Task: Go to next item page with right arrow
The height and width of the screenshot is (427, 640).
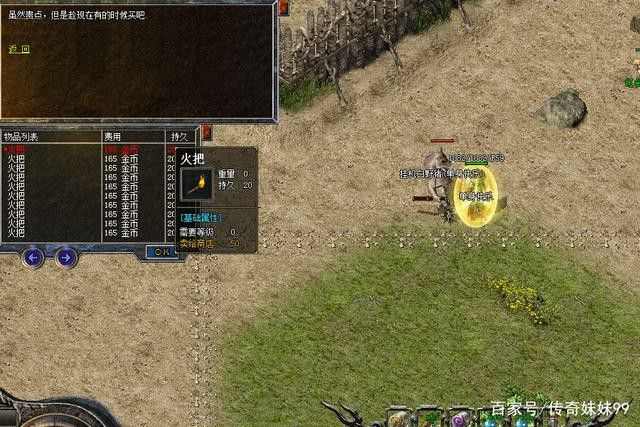Action: (x=66, y=257)
